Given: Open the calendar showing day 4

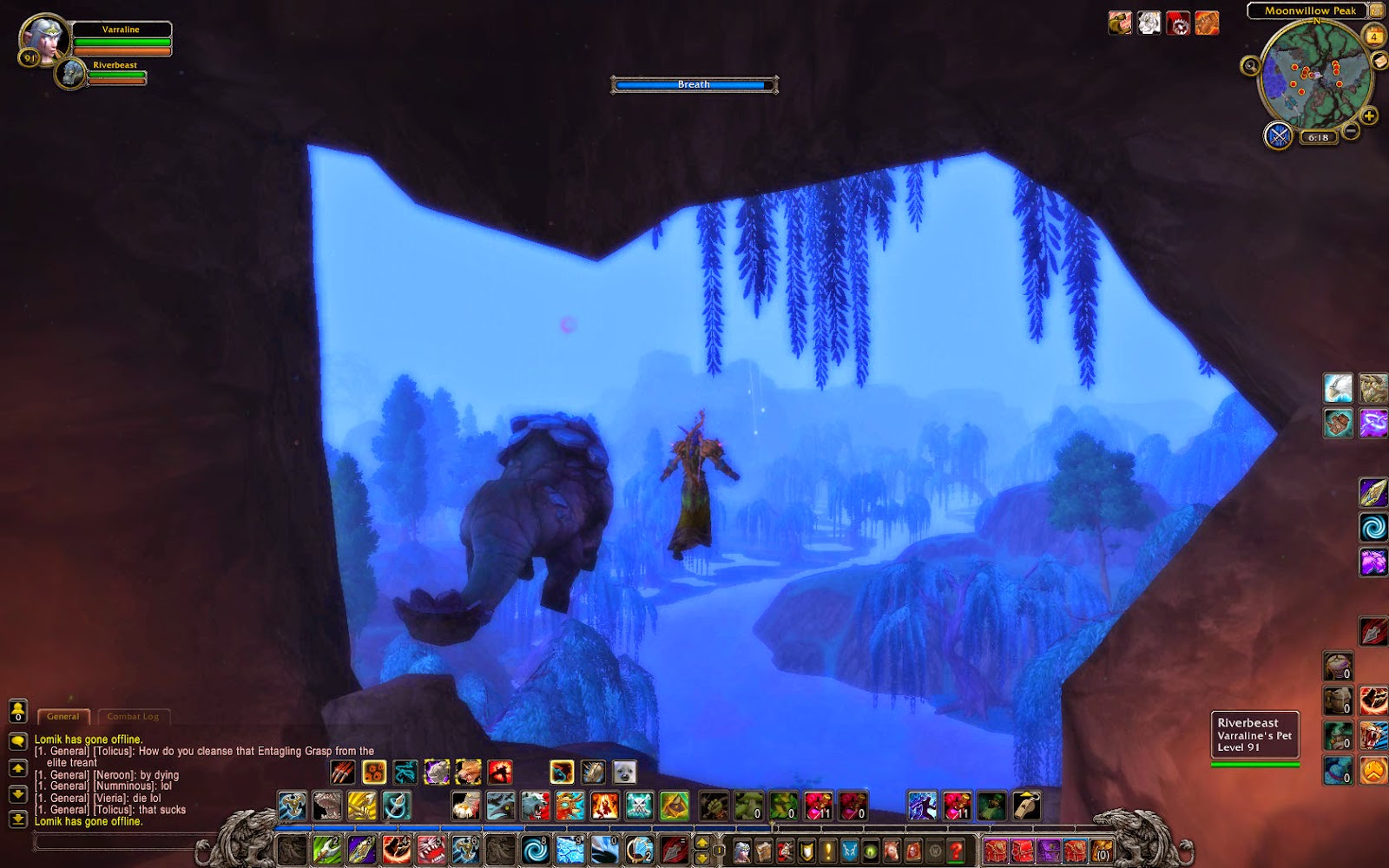Looking at the screenshot, I should pyautogui.click(x=1373, y=36).
